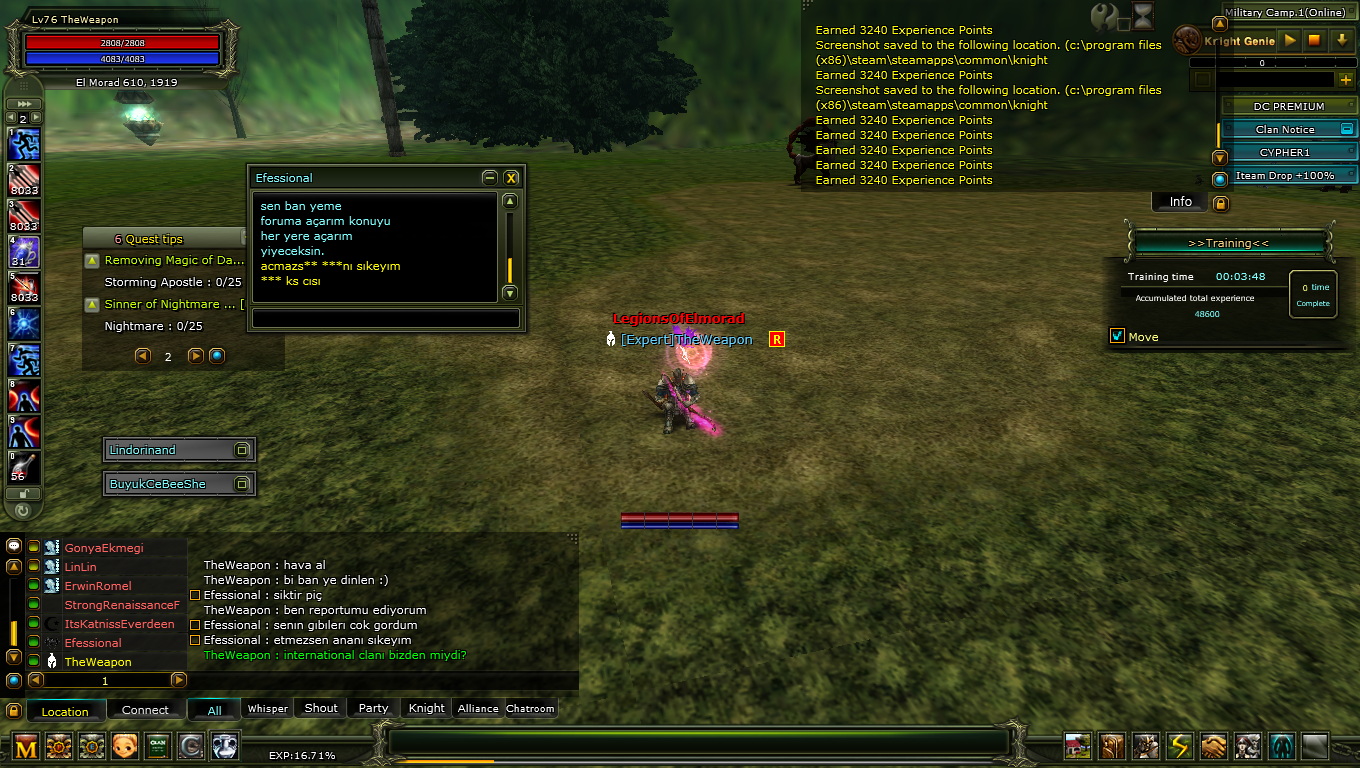Show the Alliance chat tab
Viewport: 1360px width, 768px height.
[x=478, y=708]
